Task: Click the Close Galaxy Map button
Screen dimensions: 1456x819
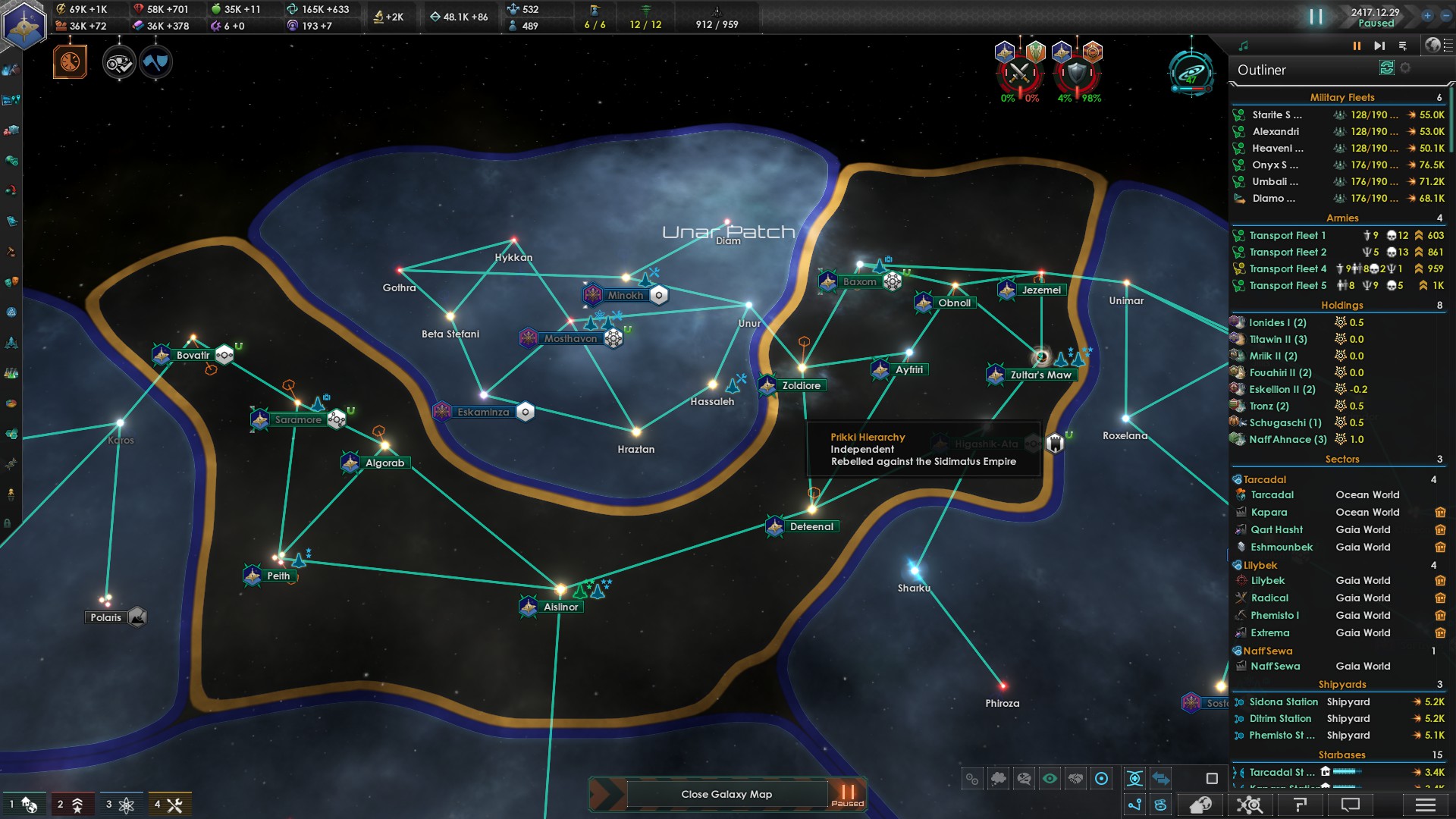Action: coord(726,794)
